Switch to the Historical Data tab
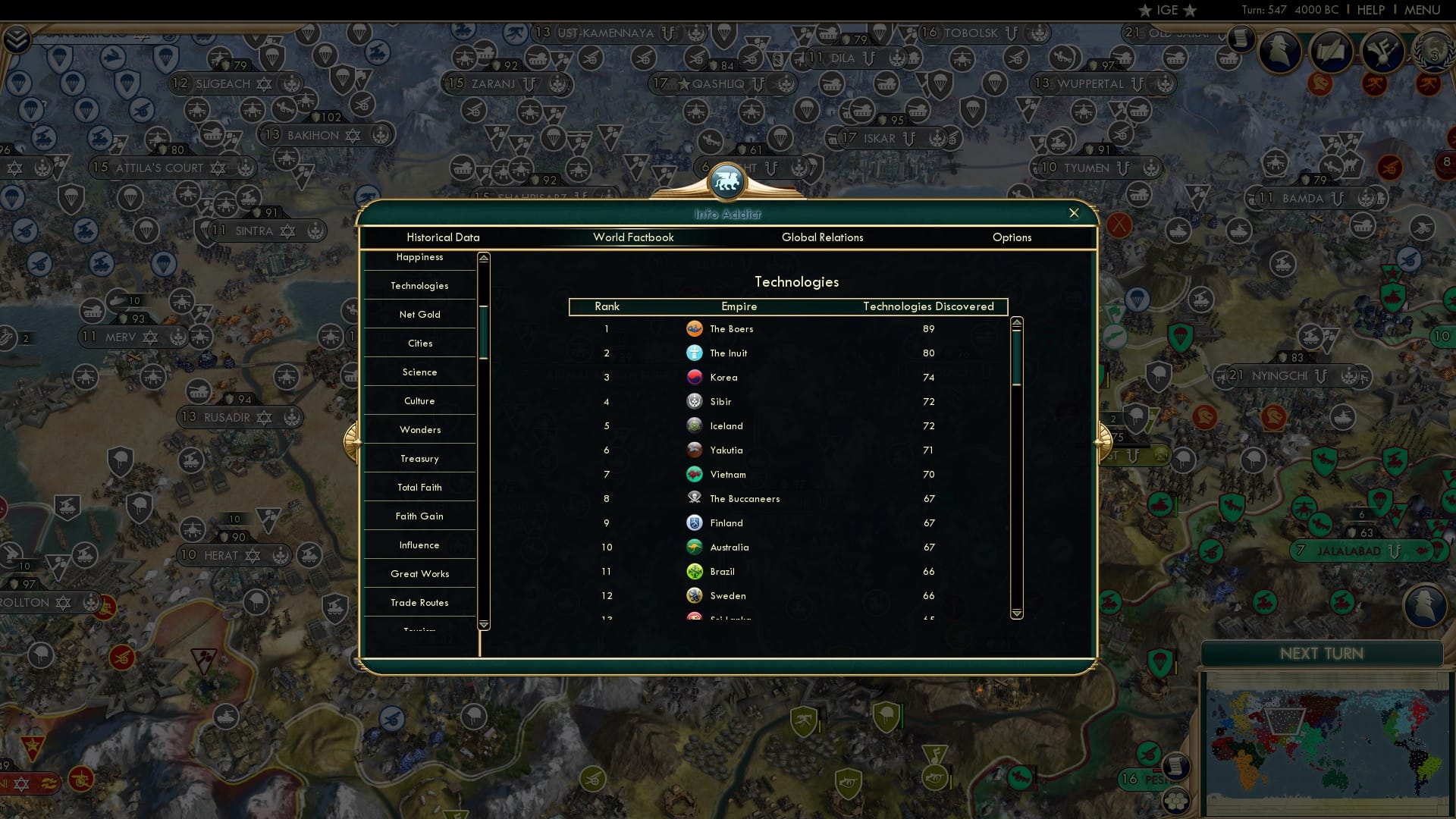 click(x=443, y=237)
